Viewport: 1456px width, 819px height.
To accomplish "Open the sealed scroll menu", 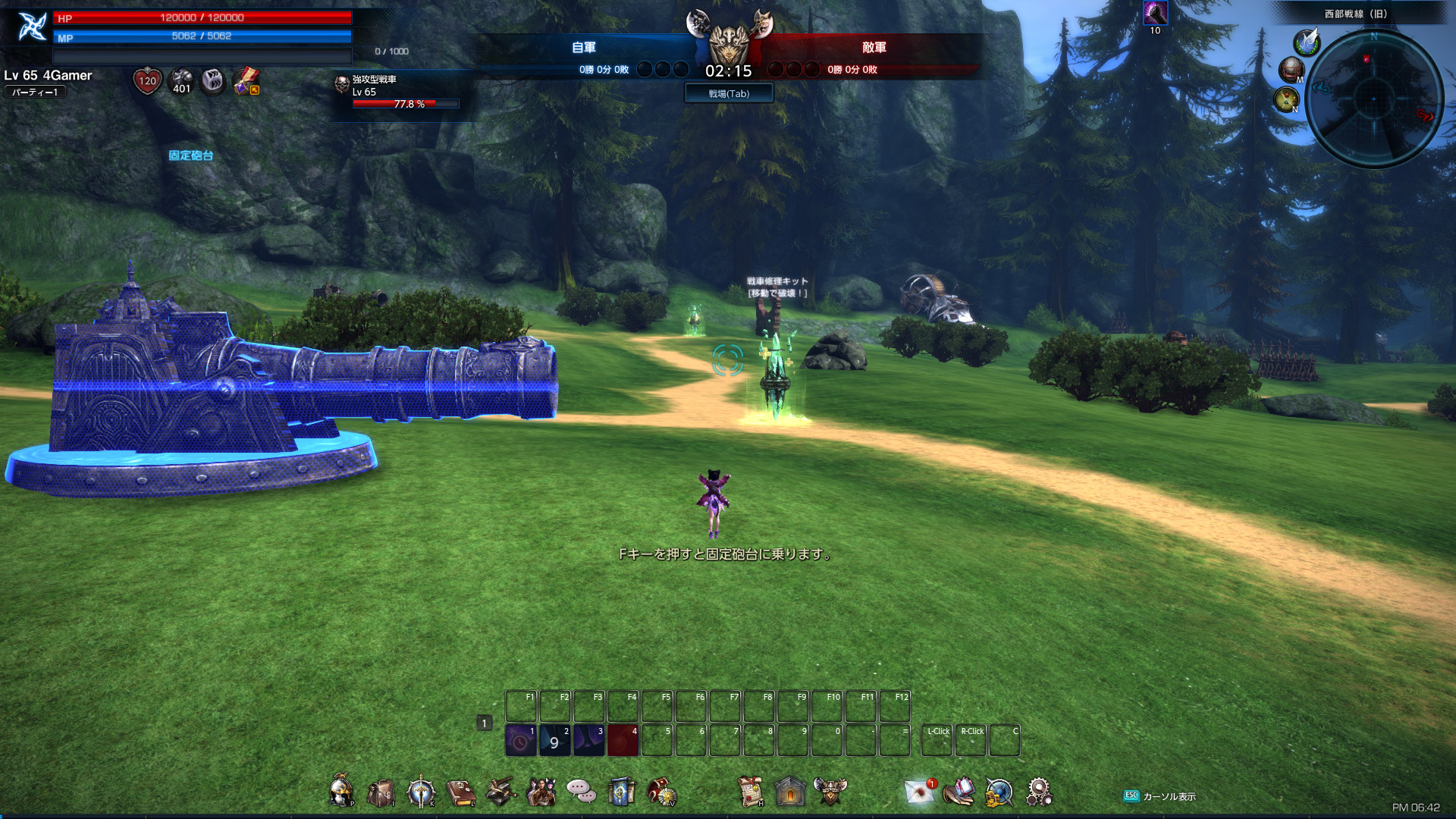I will click(x=751, y=792).
